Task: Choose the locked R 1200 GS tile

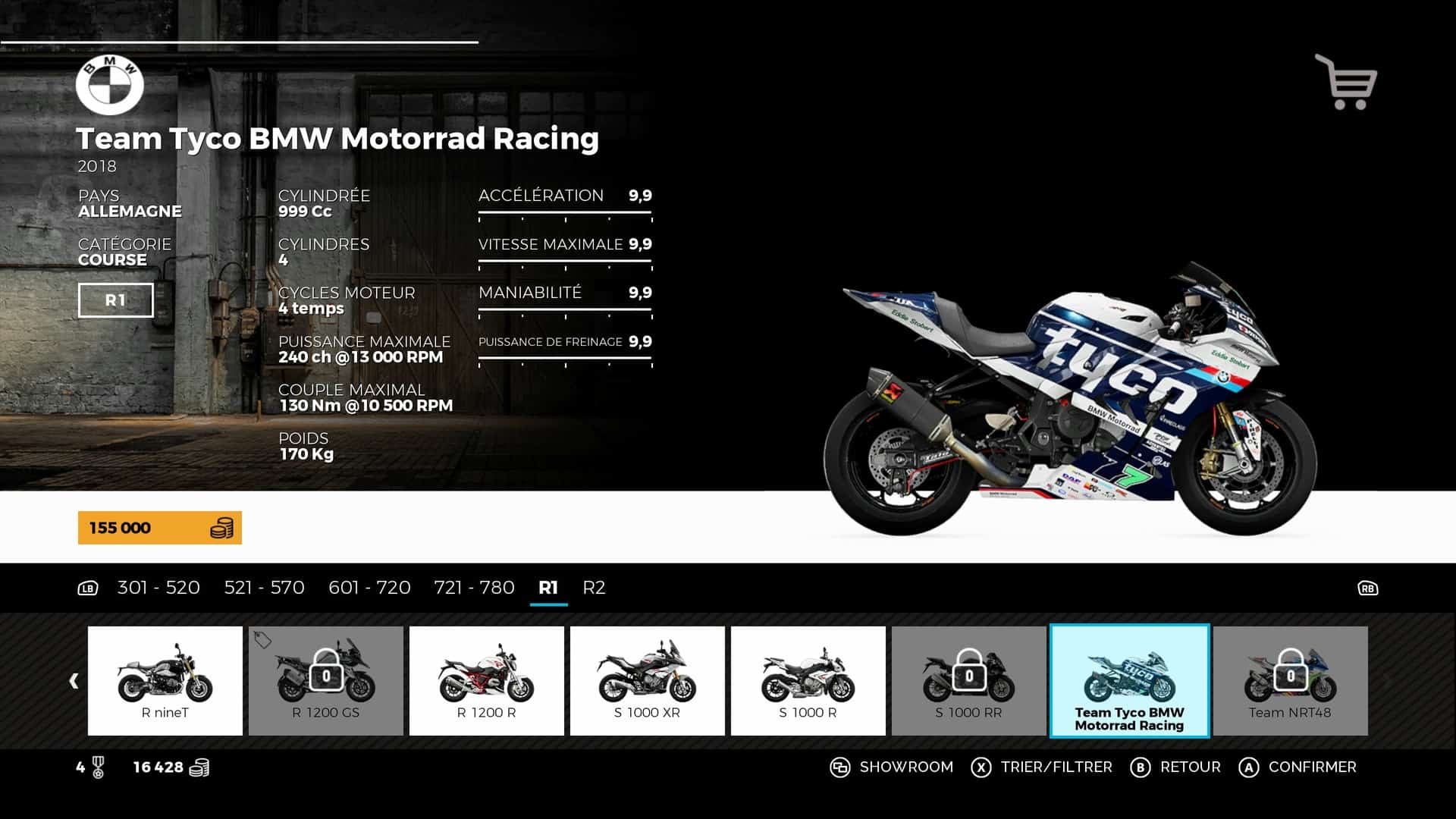Action: [x=326, y=680]
